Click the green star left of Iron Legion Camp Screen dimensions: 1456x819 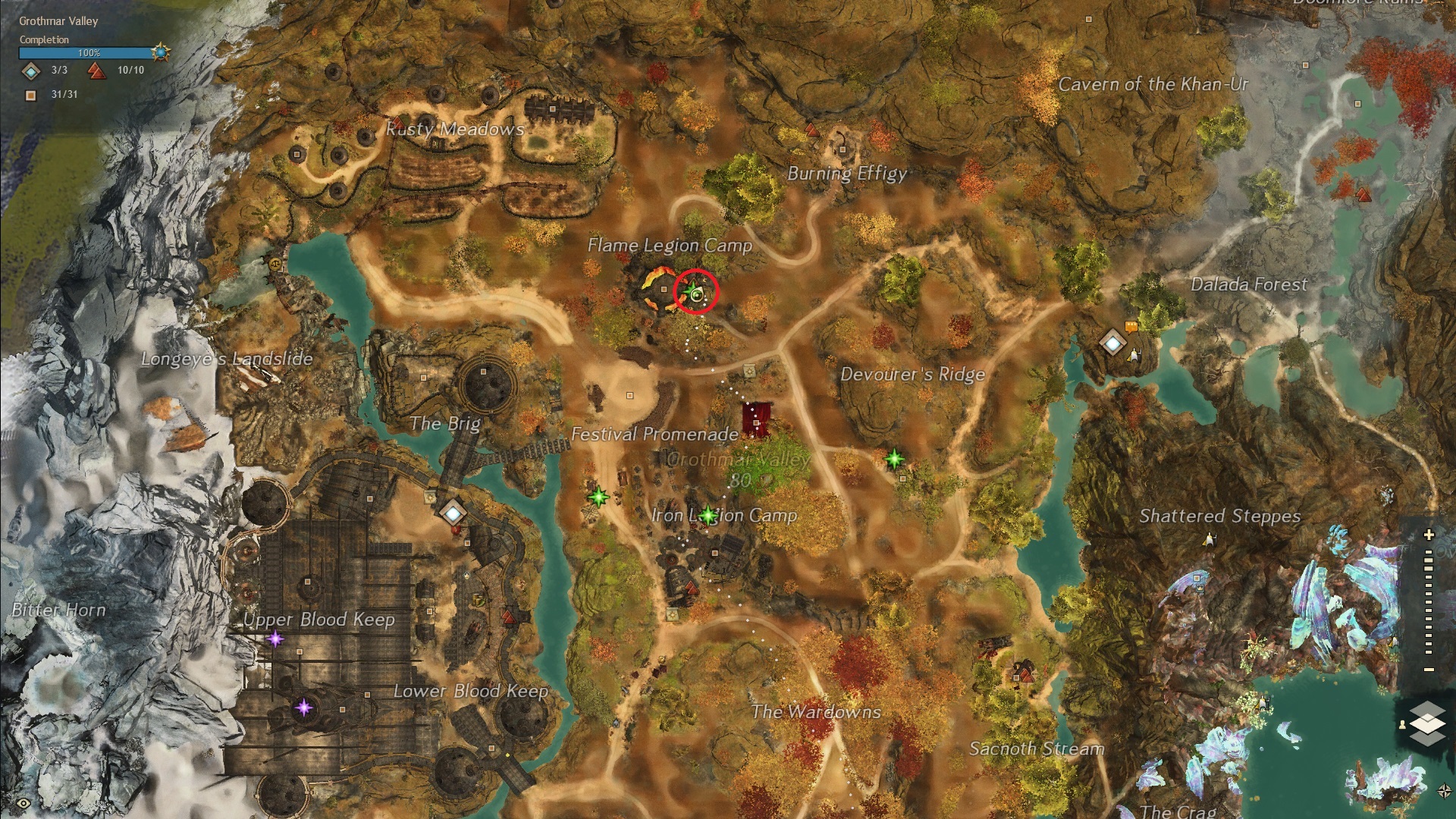598,497
